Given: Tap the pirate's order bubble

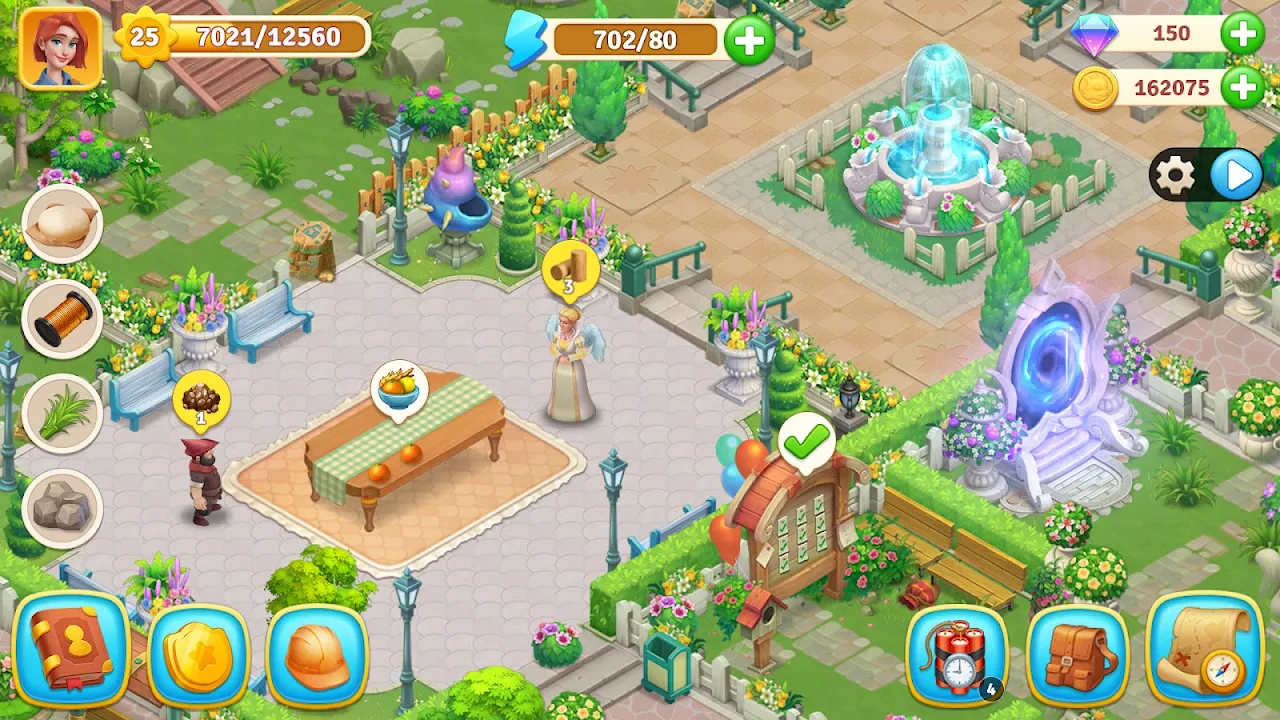Looking at the screenshot, I should point(201,398).
